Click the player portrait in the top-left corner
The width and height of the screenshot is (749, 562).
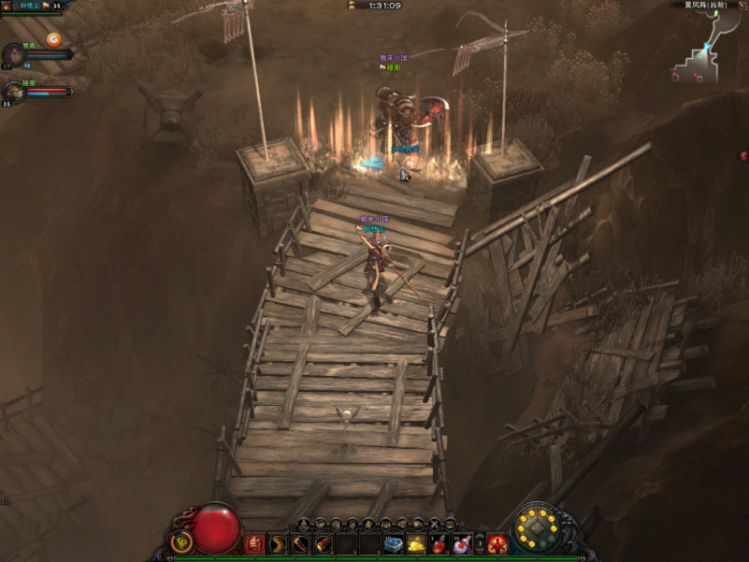[8, 6]
